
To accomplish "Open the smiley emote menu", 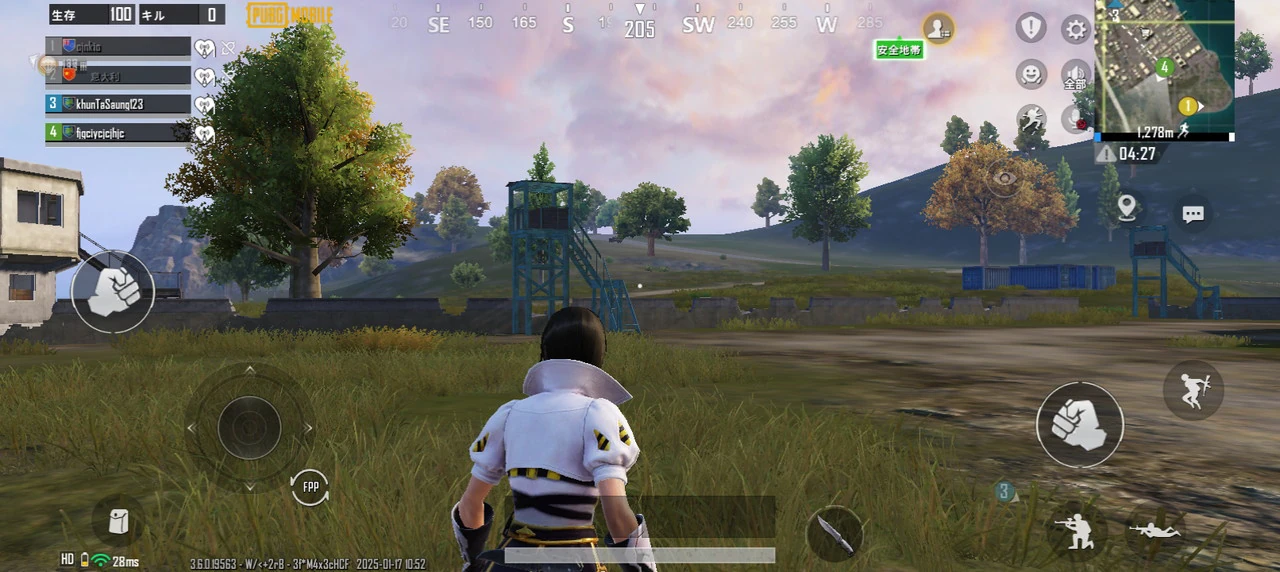I will click(x=1031, y=74).
